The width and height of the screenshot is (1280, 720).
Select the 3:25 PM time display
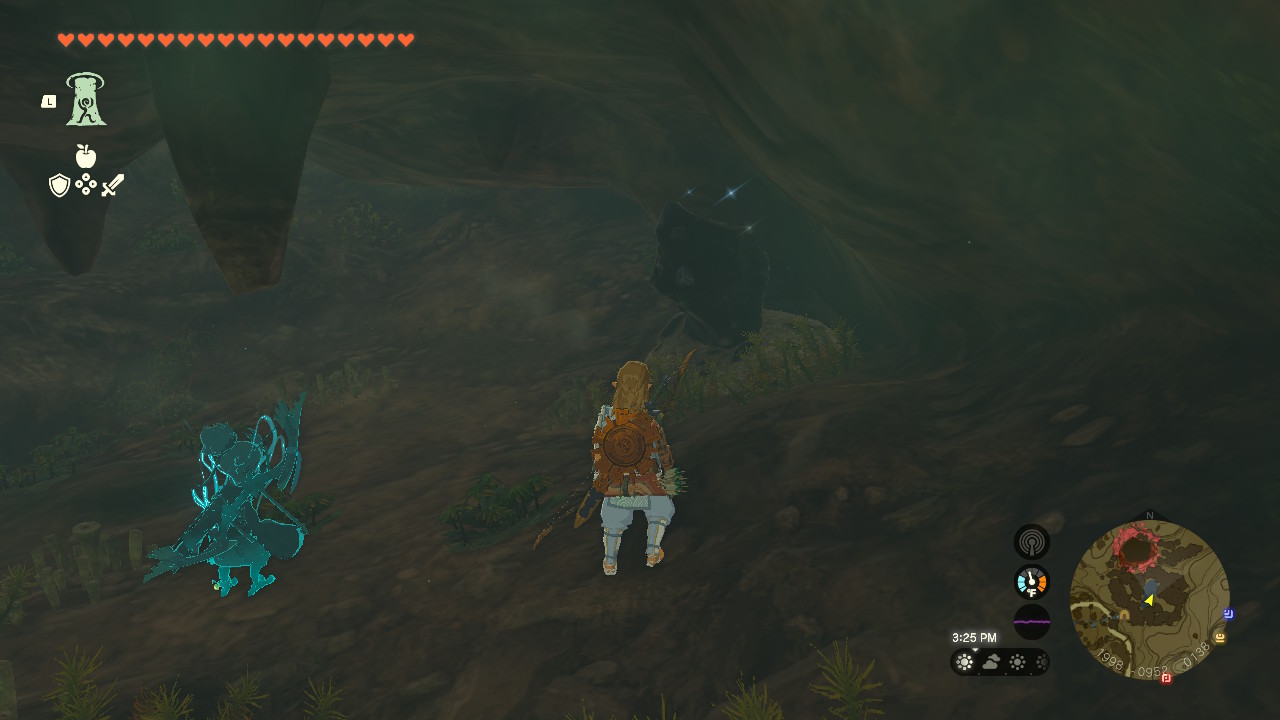click(x=974, y=637)
